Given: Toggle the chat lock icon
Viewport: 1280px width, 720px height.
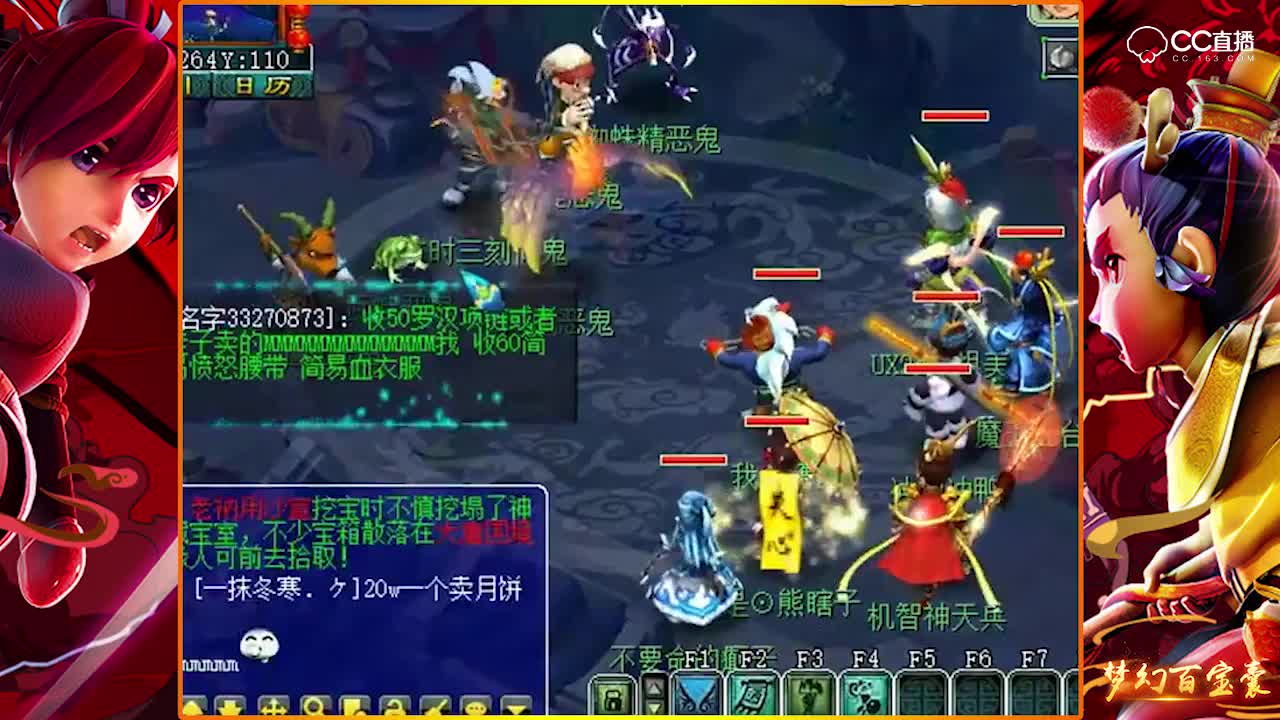Looking at the screenshot, I should tap(393, 706).
